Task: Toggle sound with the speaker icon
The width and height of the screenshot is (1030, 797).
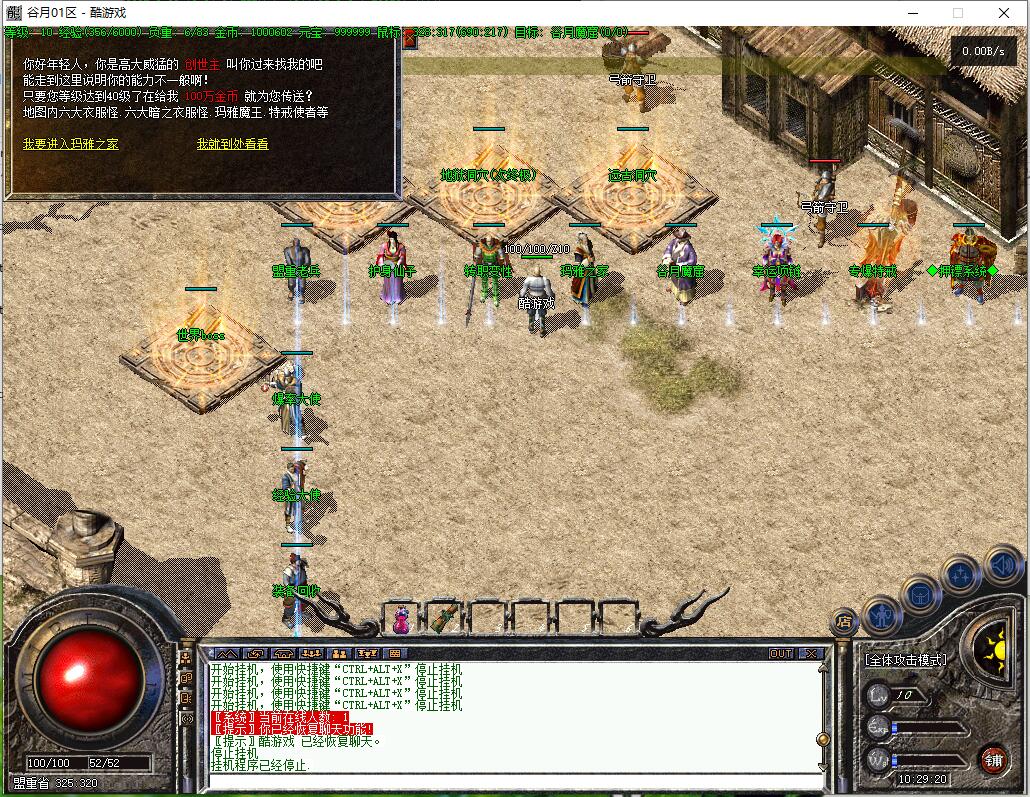Action: click(1001, 566)
